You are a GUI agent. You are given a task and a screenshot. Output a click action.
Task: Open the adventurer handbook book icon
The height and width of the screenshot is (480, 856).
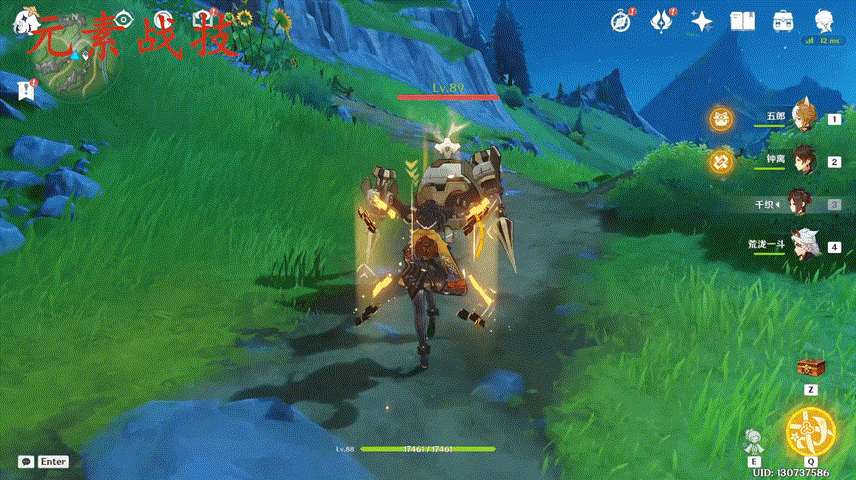(x=741, y=20)
